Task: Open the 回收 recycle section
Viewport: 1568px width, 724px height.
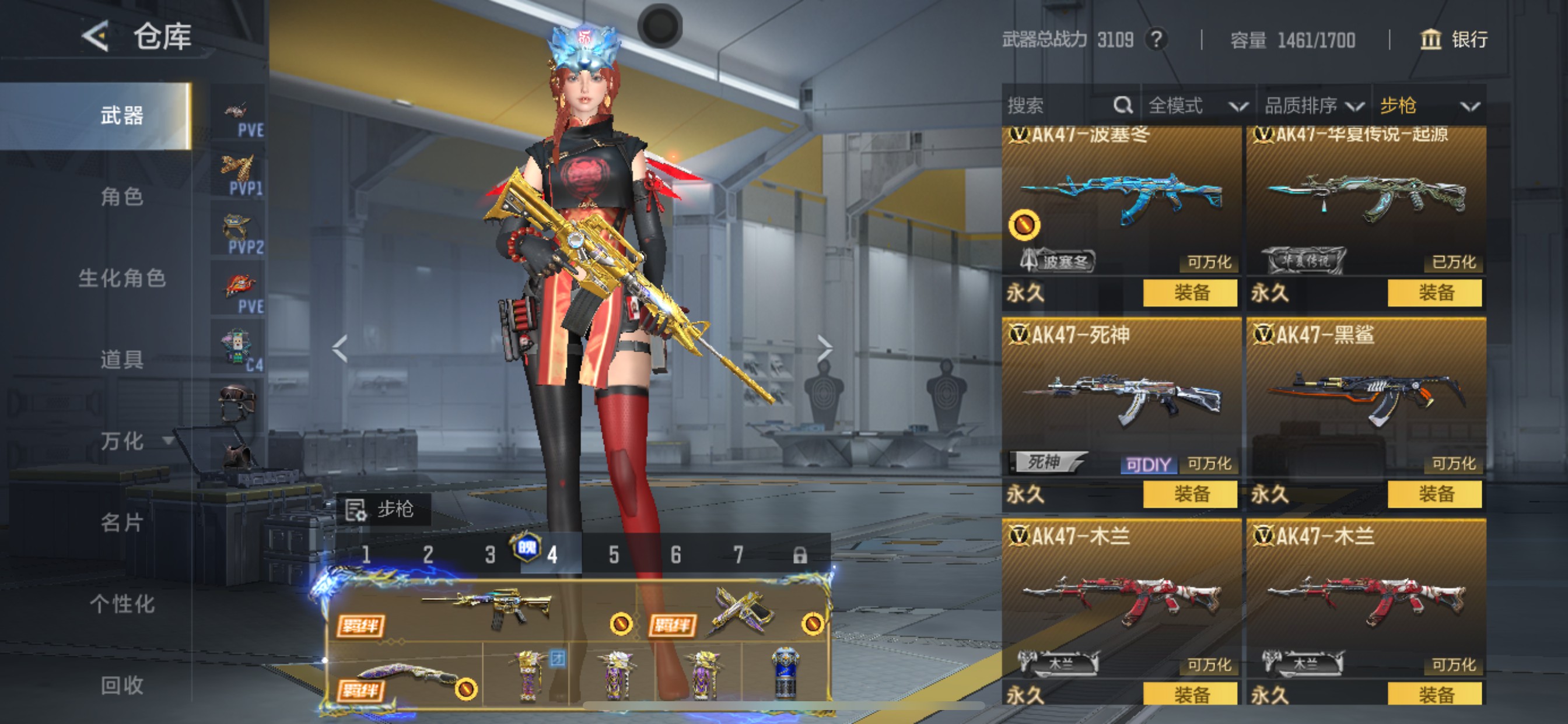Action: [122, 685]
